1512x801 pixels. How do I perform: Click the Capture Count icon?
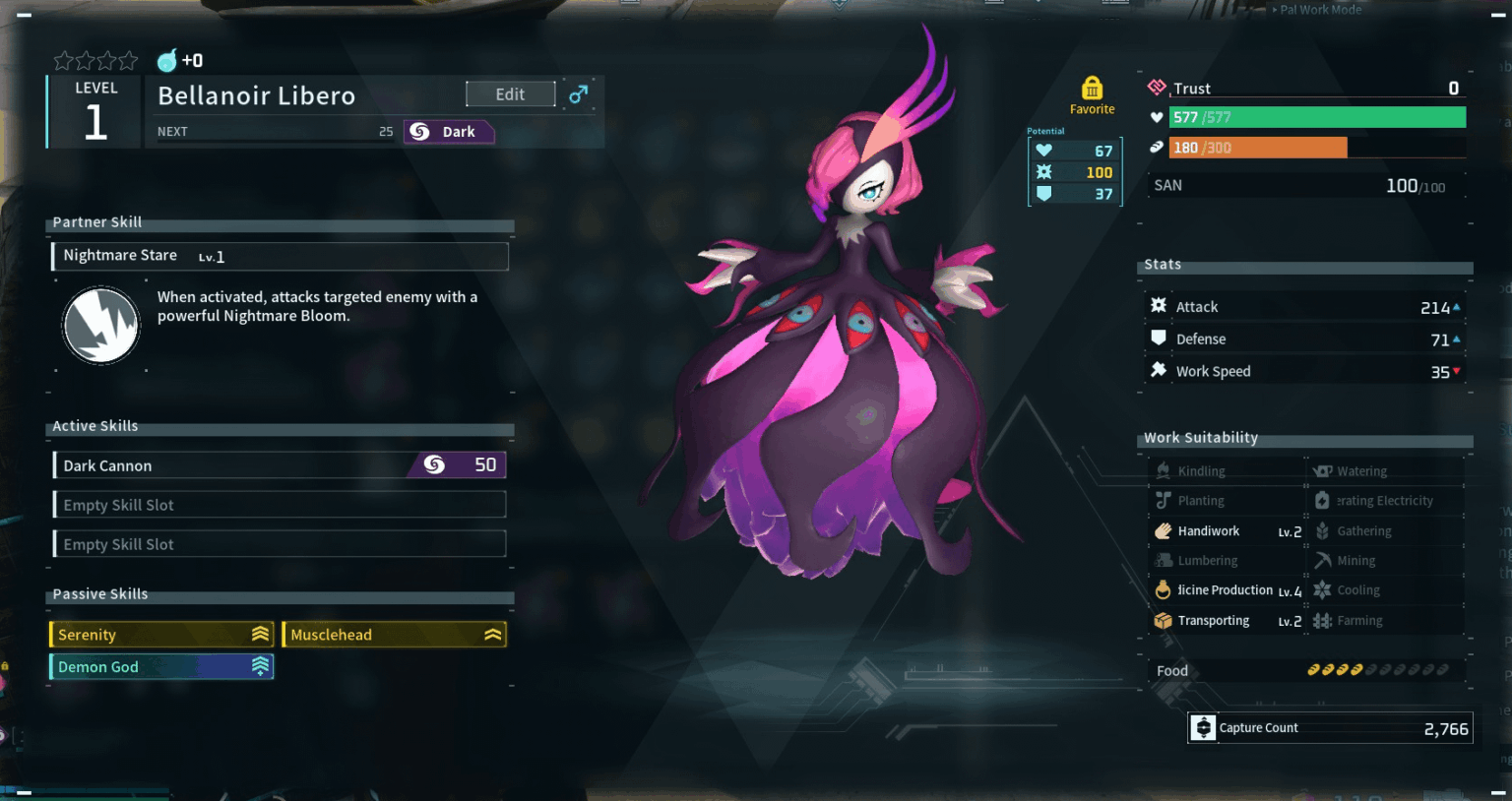pyautogui.click(x=1203, y=728)
